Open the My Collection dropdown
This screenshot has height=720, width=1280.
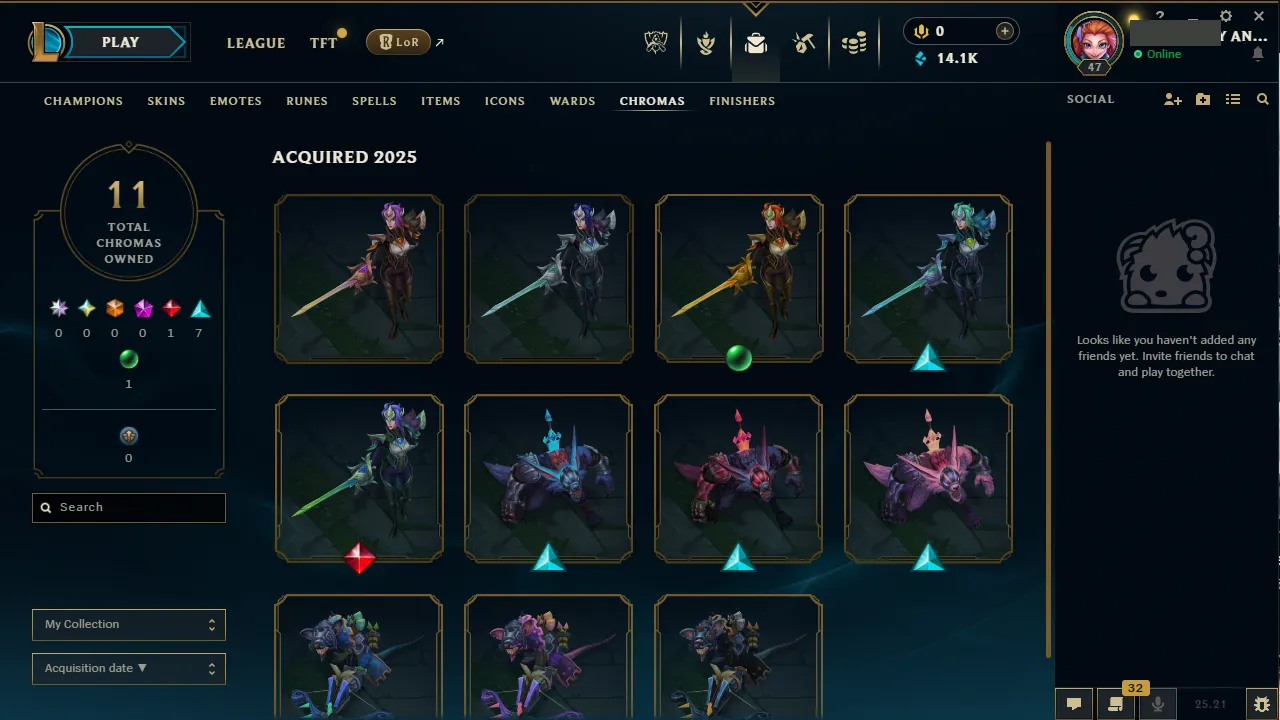[128, 624]
